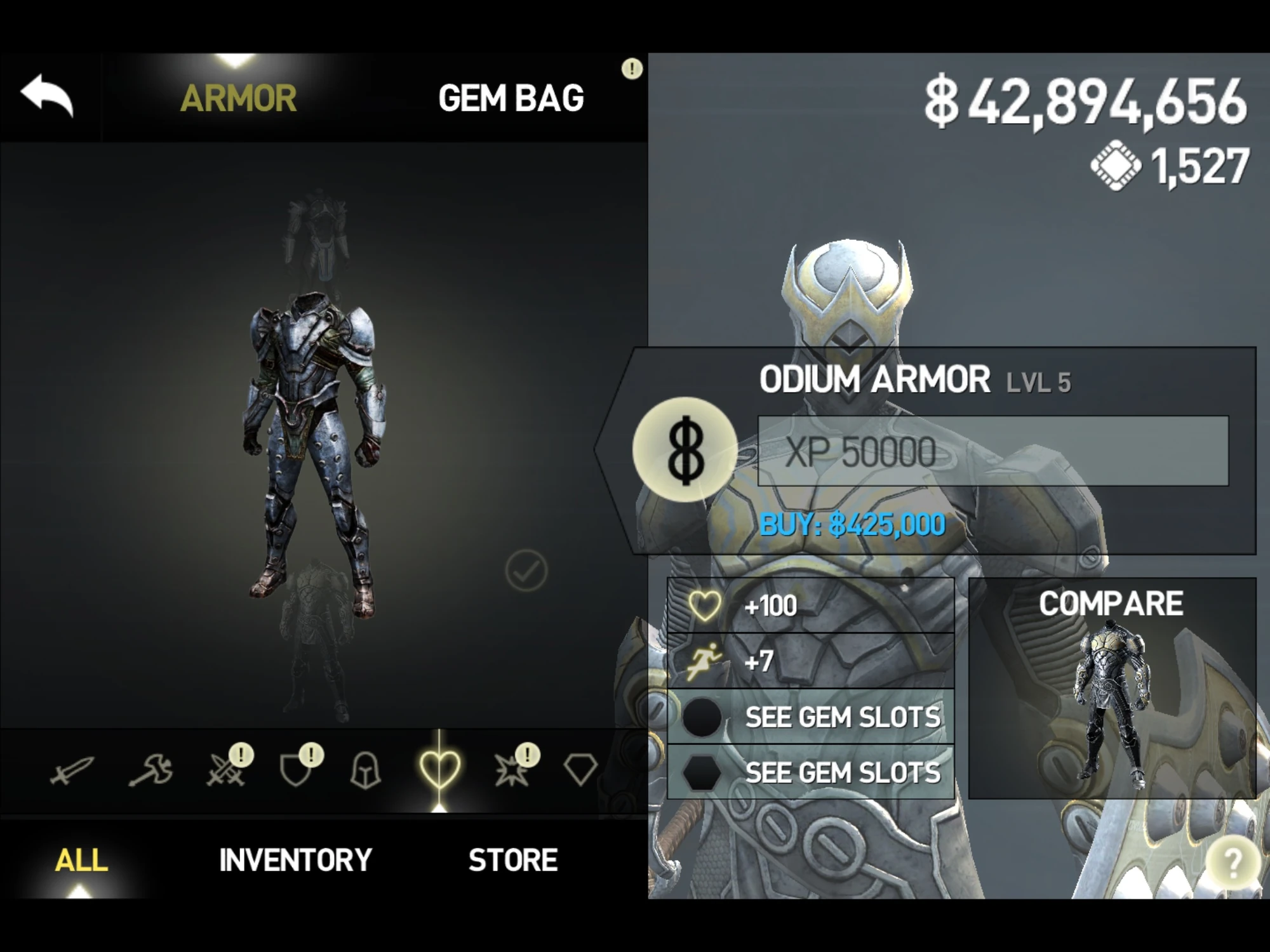Image resolution: width=1270 pixels, height=952 pixels.
Task: Open the rings category marked with exclamation
Action: tap(511, 769)
